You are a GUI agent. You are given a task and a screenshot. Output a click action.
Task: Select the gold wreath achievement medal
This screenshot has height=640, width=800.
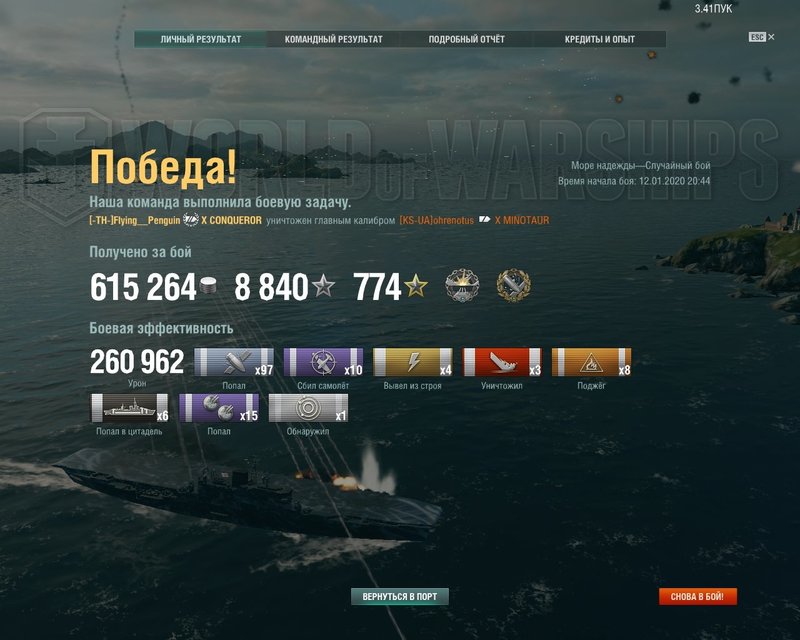coord(513,286)
